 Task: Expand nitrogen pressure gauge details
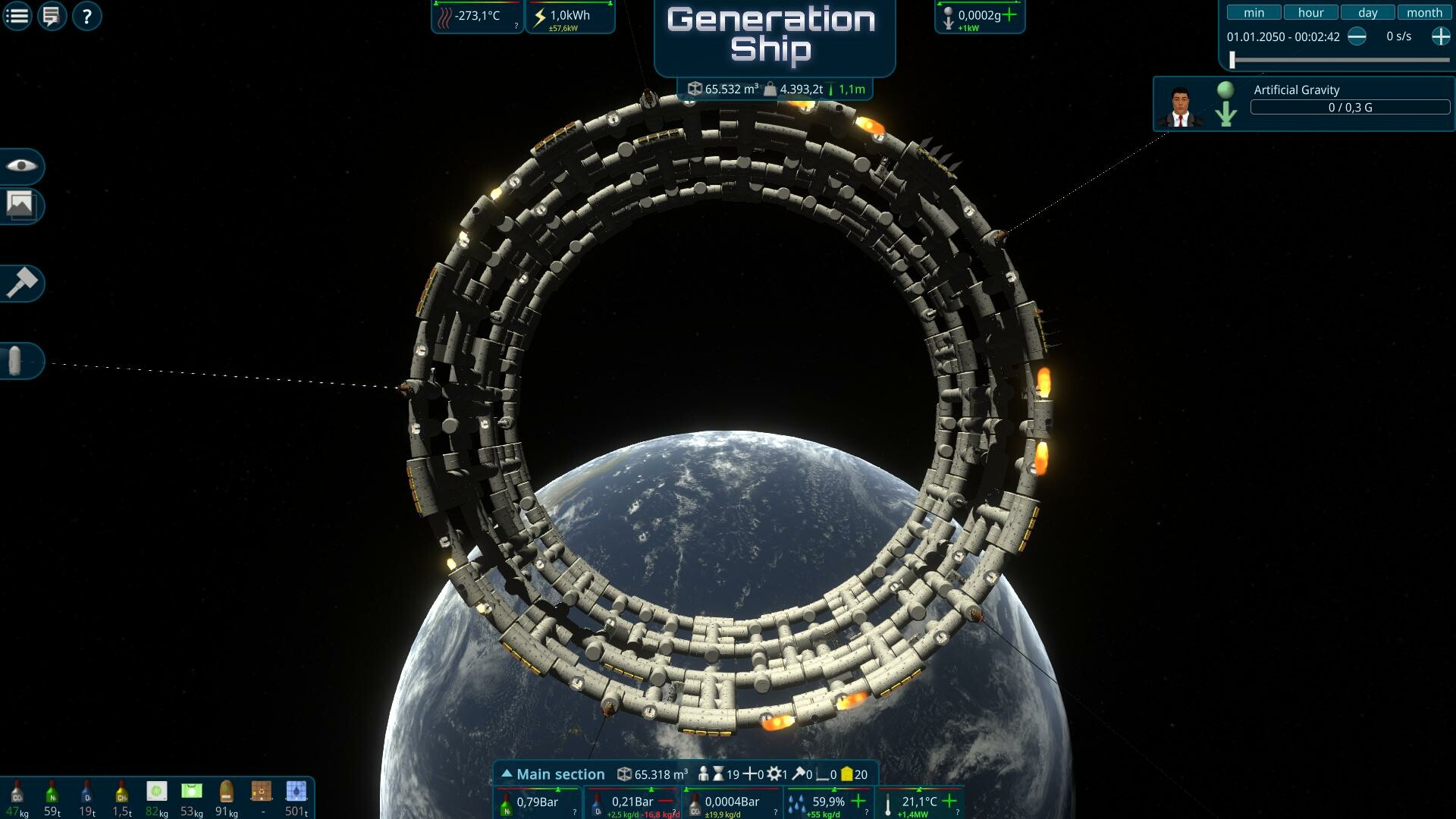(574, 811)
